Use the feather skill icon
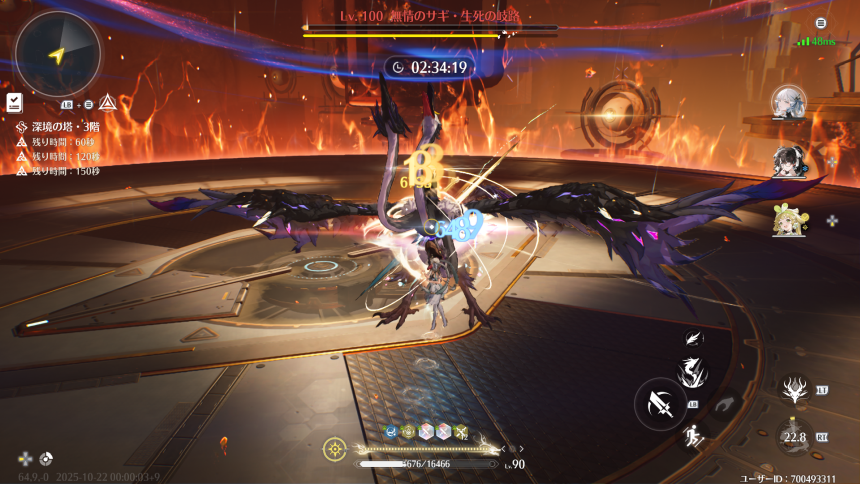Viewport: 860px width, 484px height. point(691,340)
